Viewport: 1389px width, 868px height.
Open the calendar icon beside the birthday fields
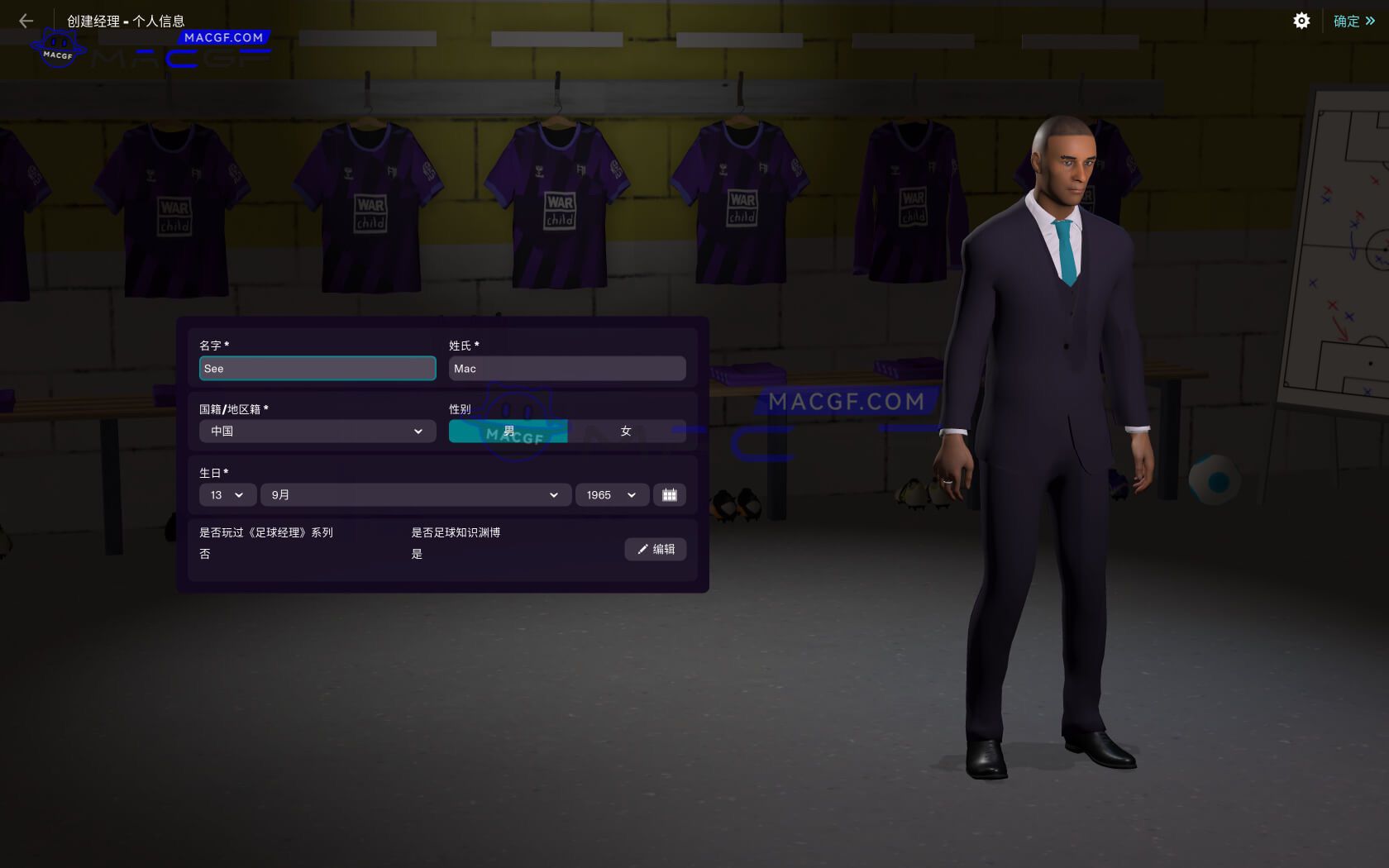pos(670,494)
